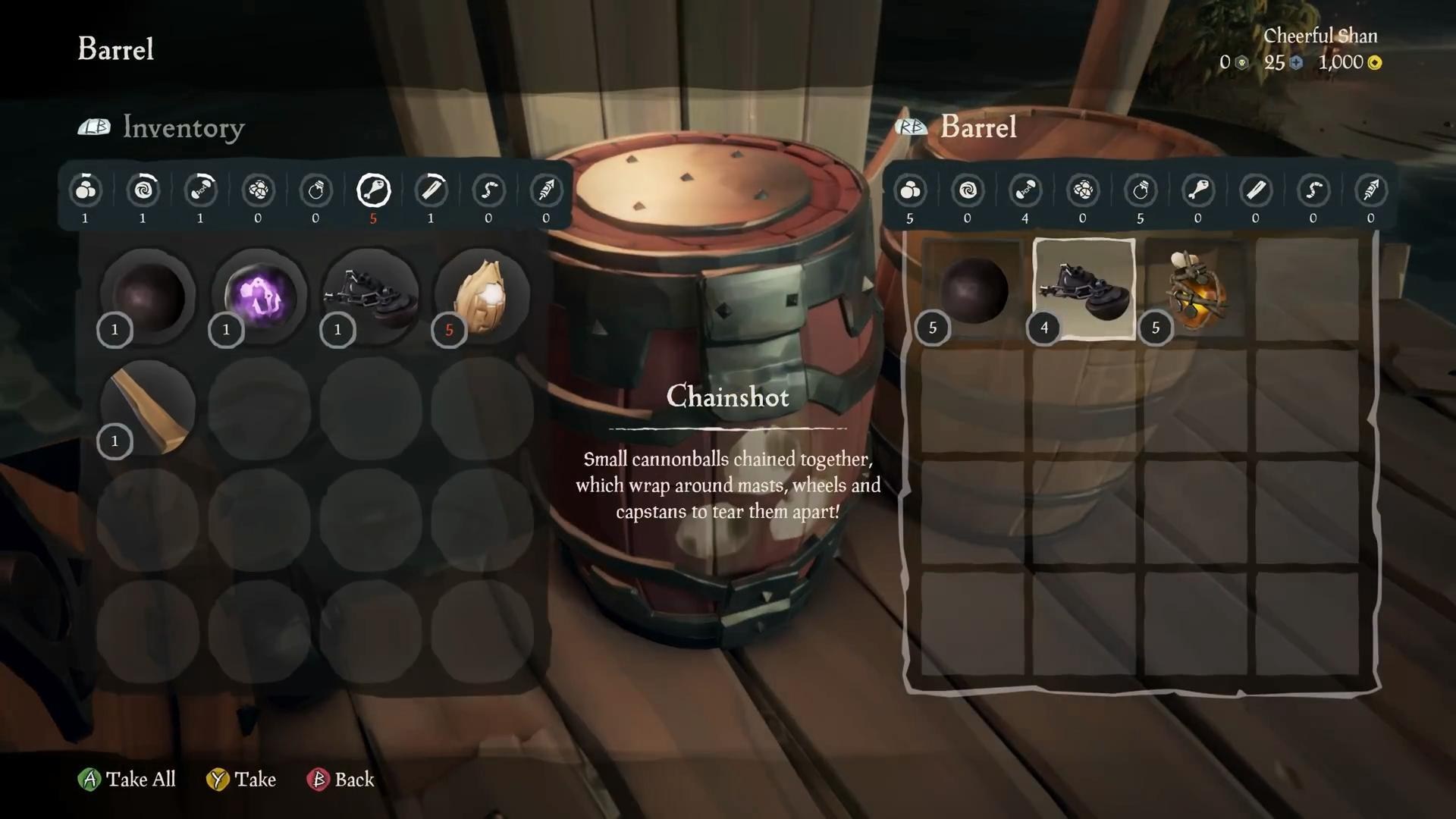1456x819 pixels.
Task: Filter Barrel by the cursed swirl category
Action: 968,190
